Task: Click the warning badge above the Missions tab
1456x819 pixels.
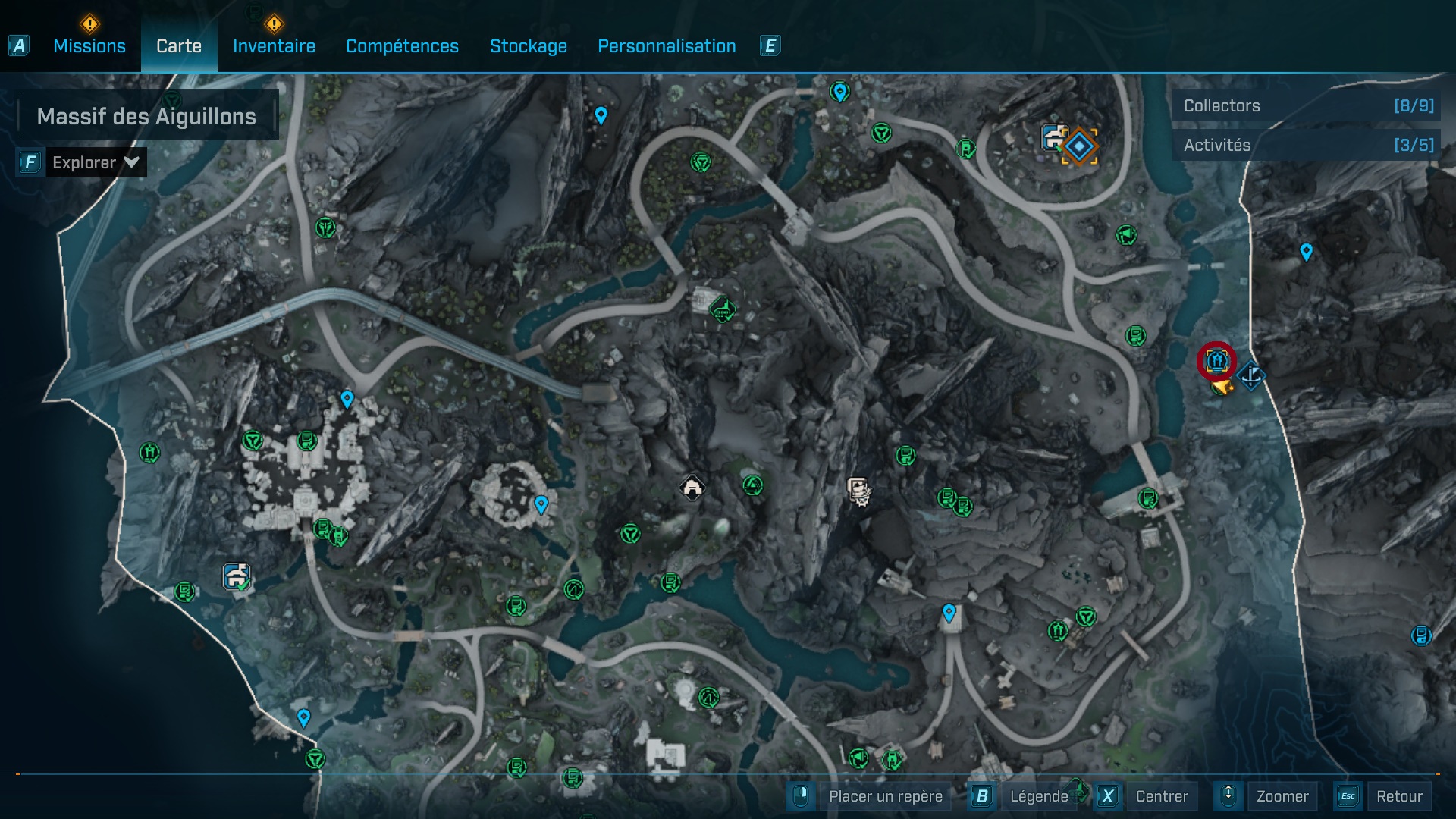Action: (89, 24)
